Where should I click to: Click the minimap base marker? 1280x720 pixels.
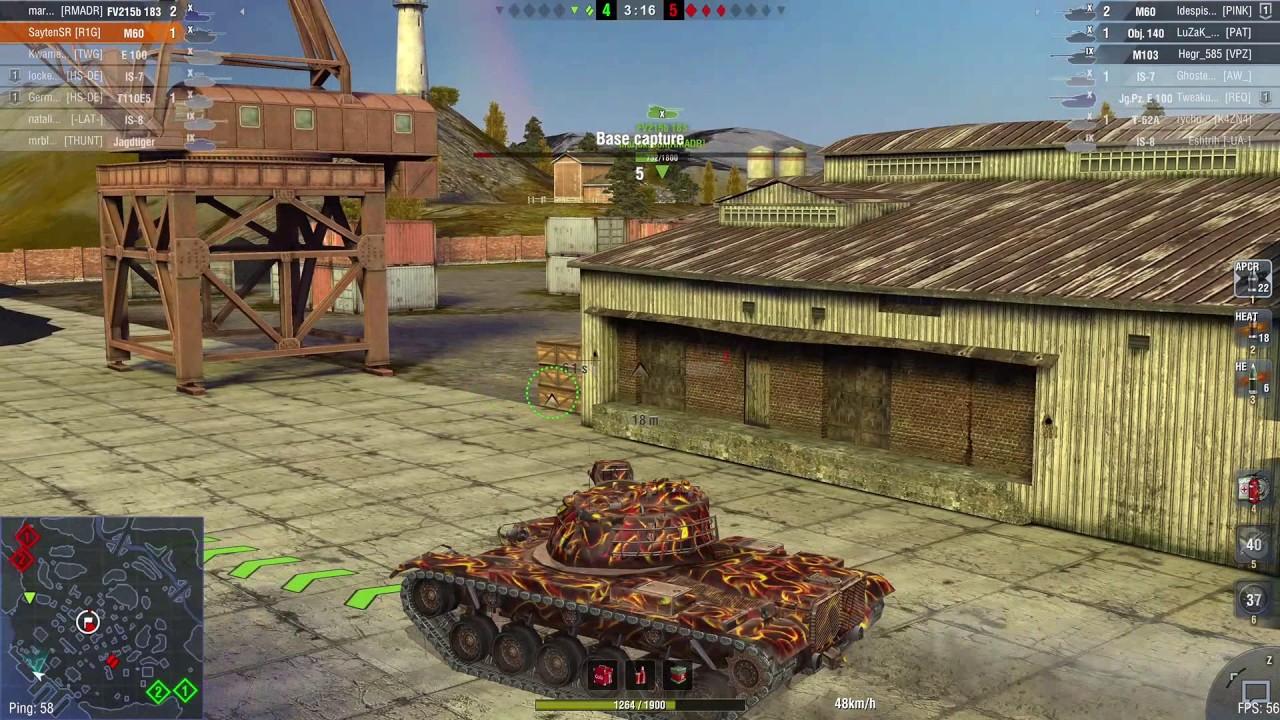pyautogui.click(x=87, y=623)
